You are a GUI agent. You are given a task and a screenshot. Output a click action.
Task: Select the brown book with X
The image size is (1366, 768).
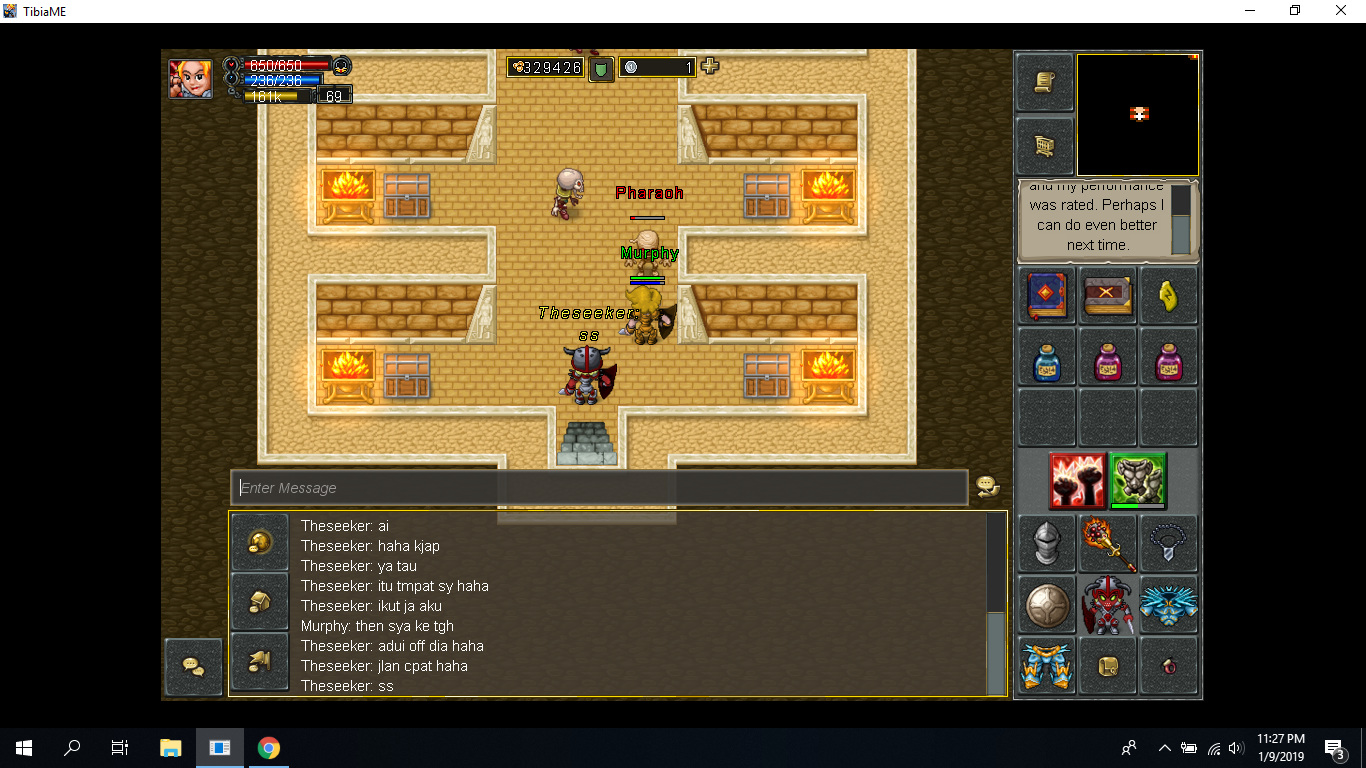click(1107, 296)
